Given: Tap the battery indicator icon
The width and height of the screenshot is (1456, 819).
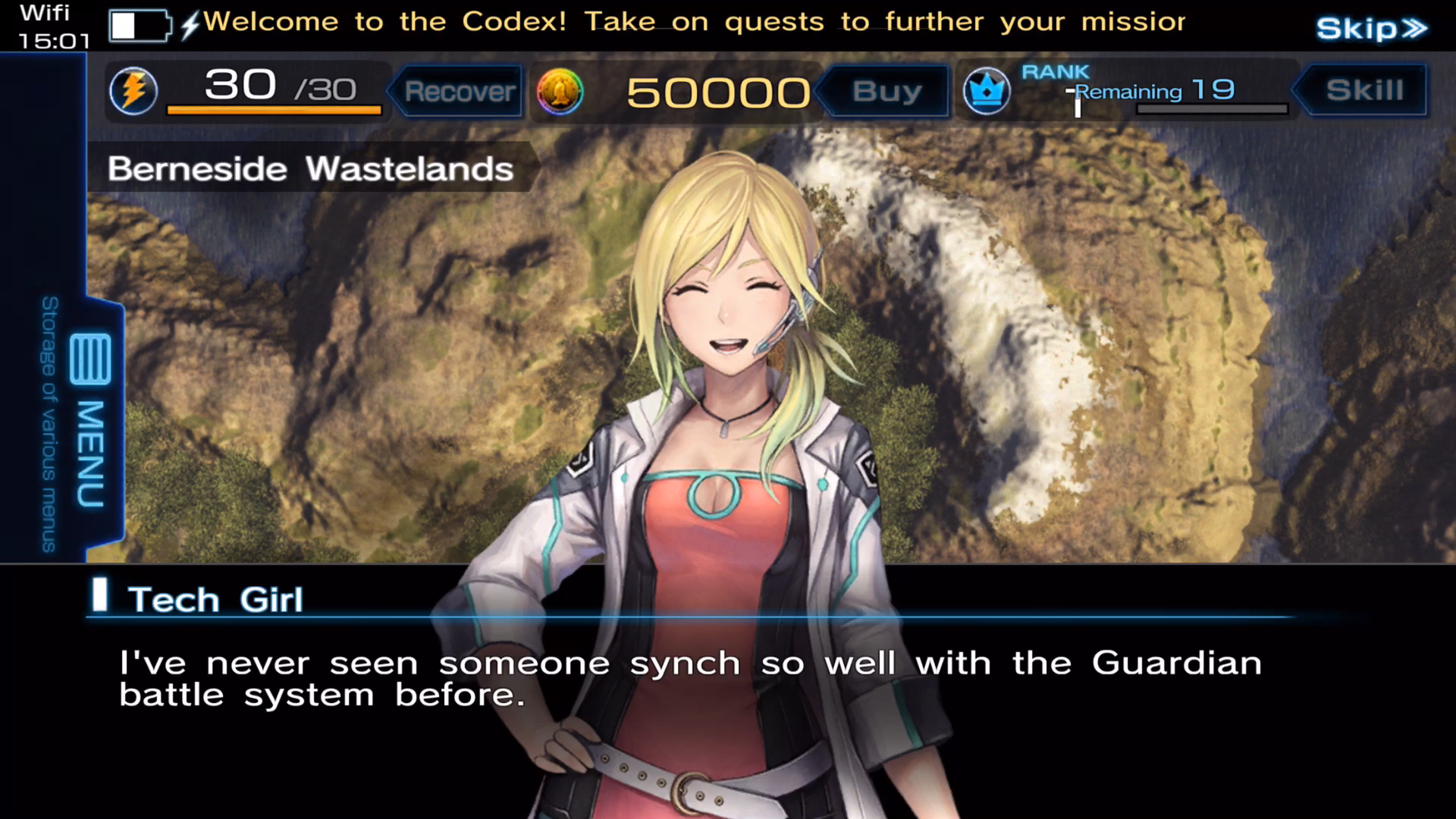Looking at the screenshot, I should (x=140, y=25).
